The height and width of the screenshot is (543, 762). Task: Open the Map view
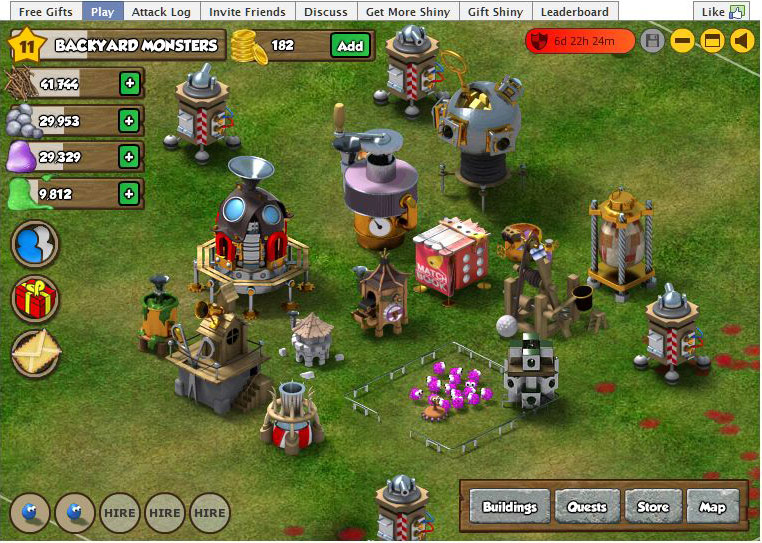pos(712,506)
